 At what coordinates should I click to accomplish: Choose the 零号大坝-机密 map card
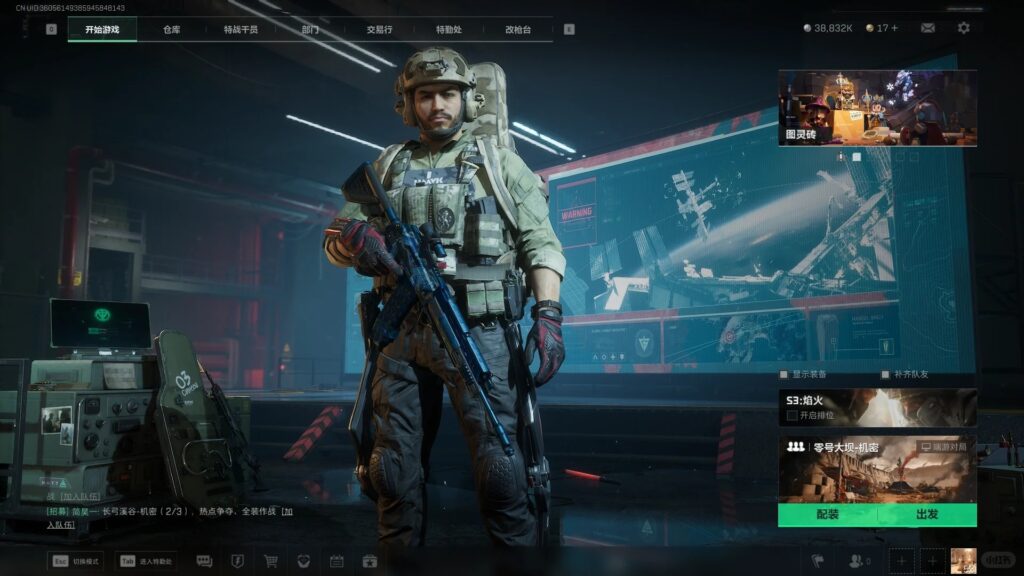(x=877, y=468)
